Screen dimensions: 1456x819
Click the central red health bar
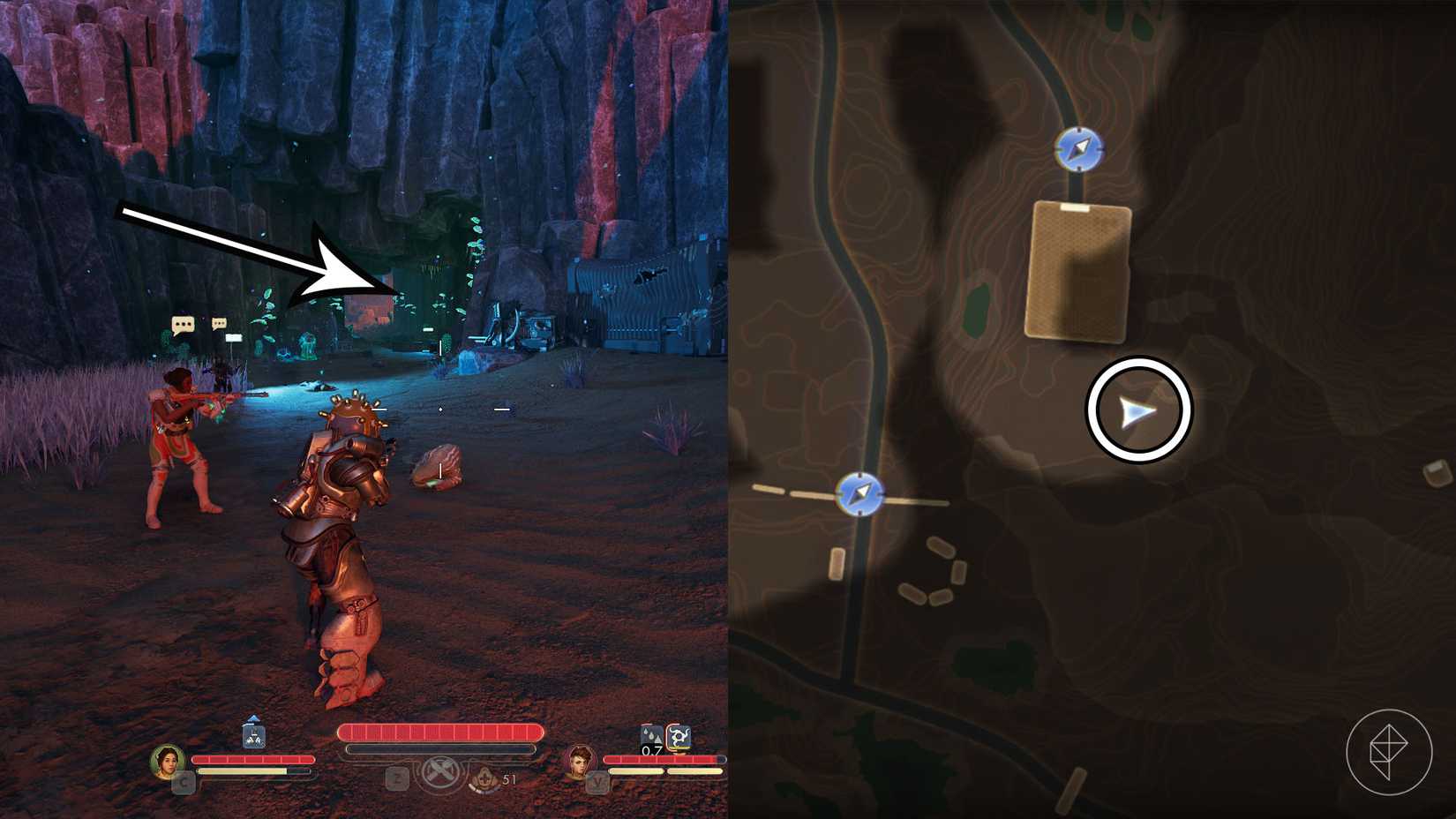441,733
